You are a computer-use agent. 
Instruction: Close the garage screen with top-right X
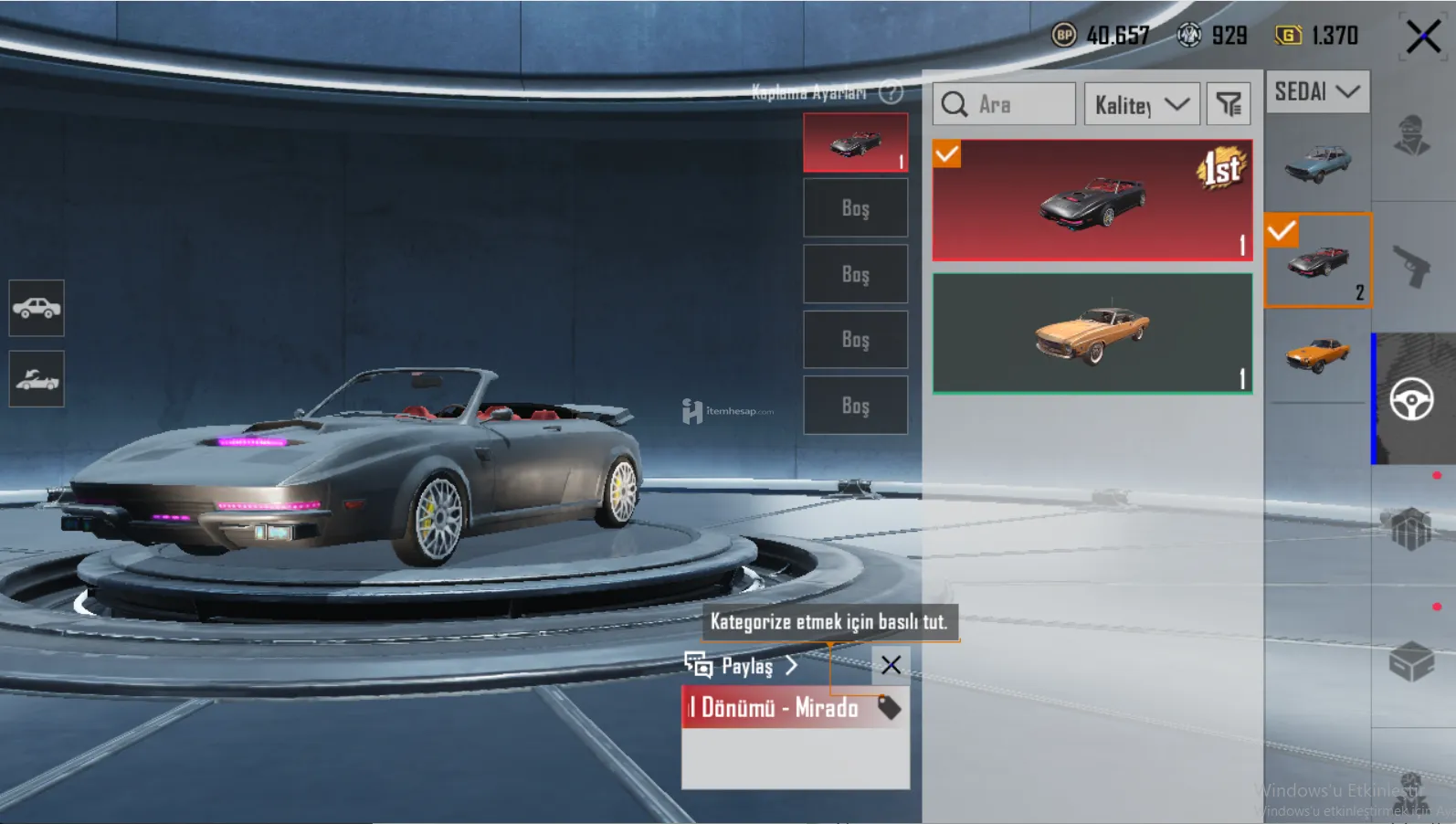pos(1422,37)
